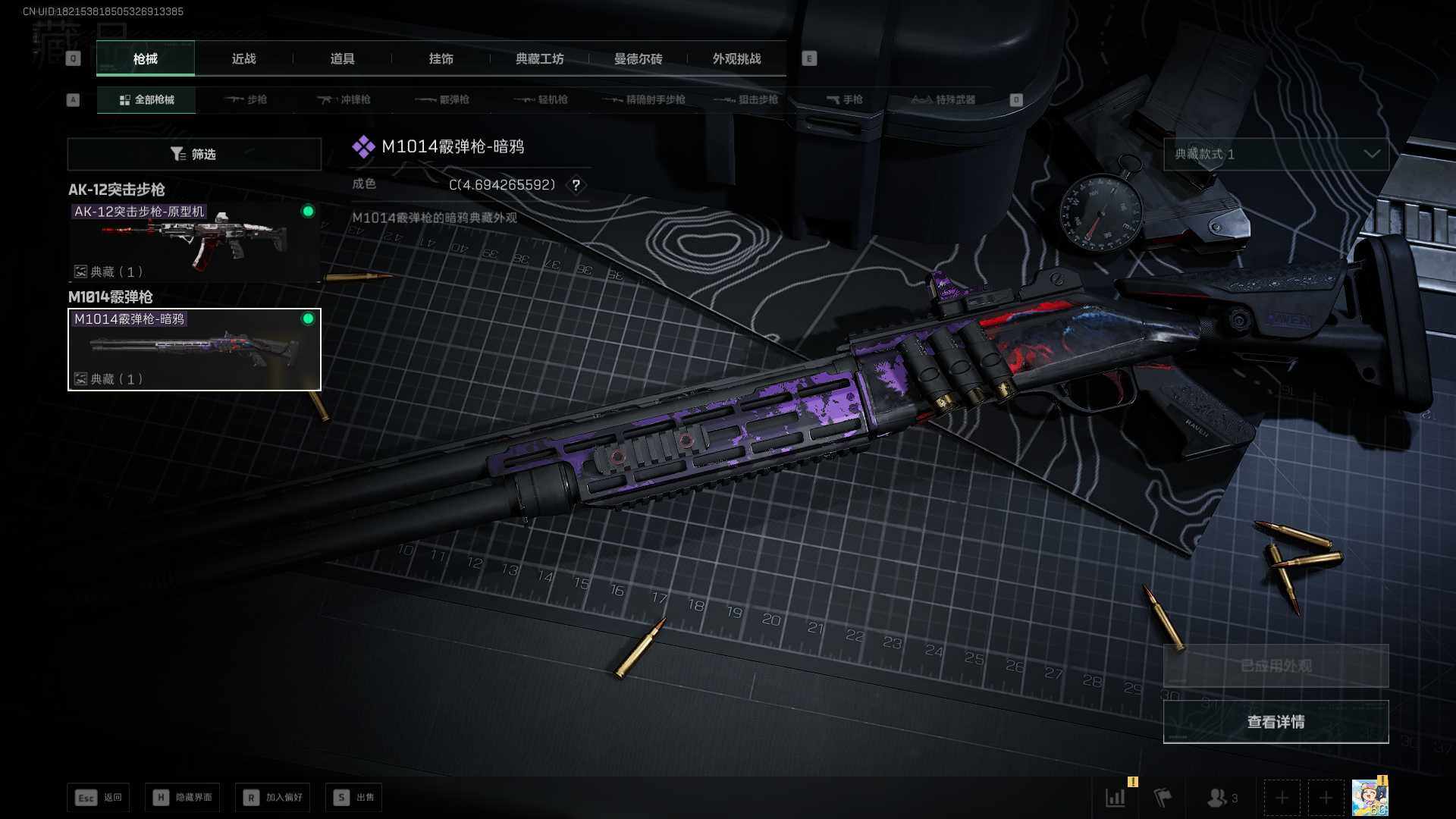Screen dimensions: 1456x819
Task: Select the M1014霰弹枪-暗鸦 skin card
Action: point(194,349)
